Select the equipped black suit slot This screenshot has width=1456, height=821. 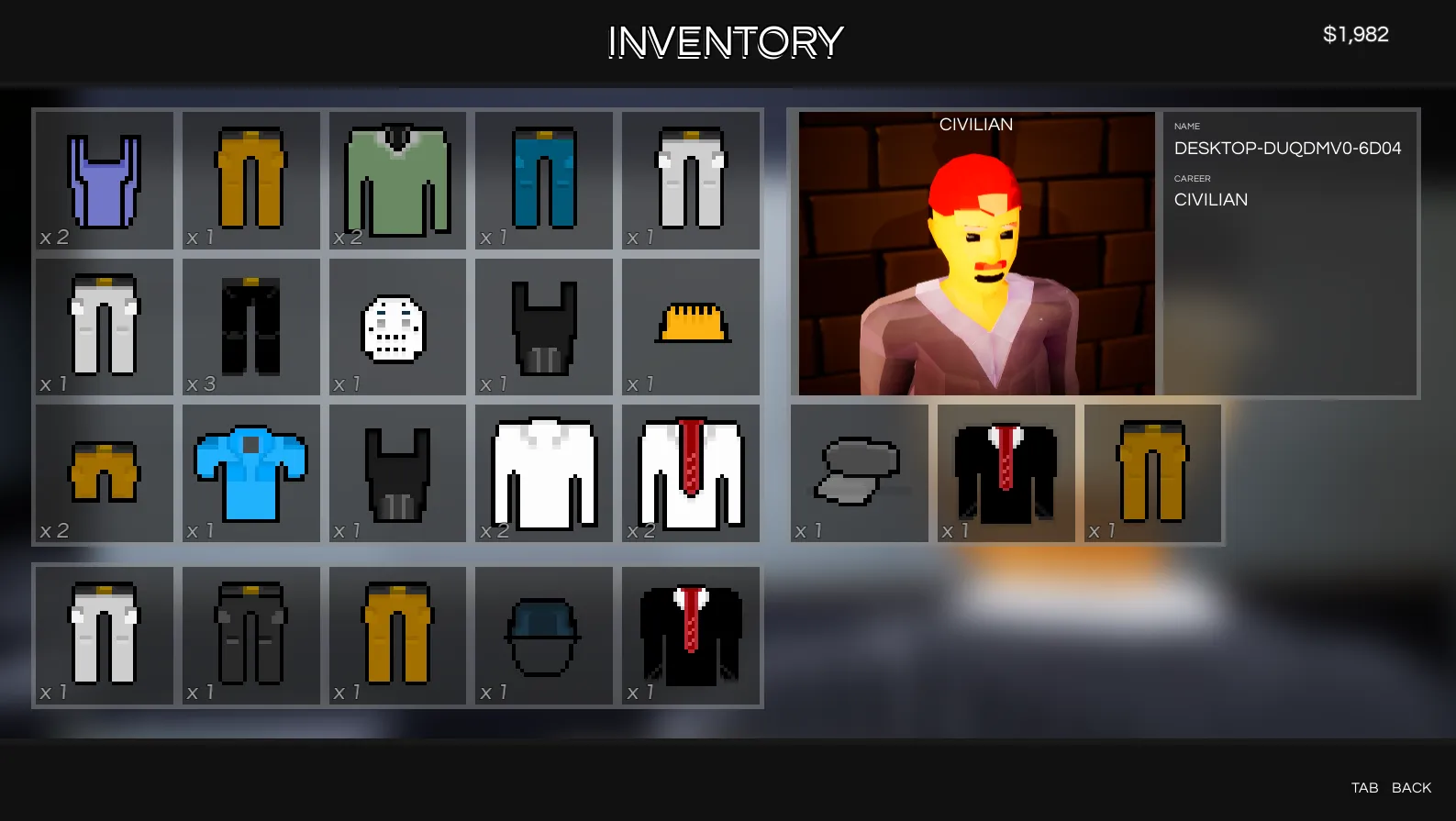(x=1006, y=472)
